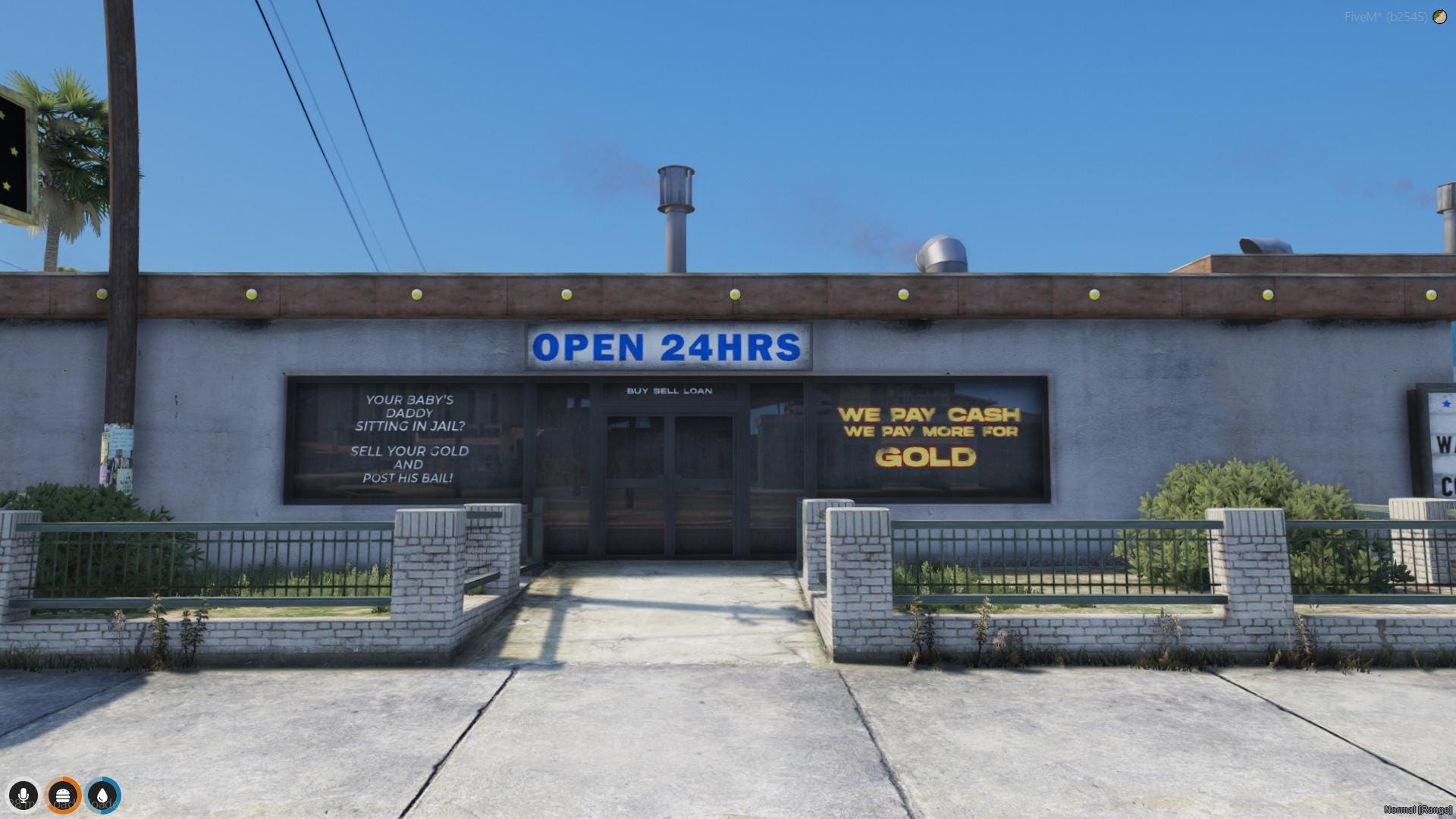Click the BUY SELL LOAN sign above the door
Viewport: 1456px width, 819px height.
click(x=668, y=391)
